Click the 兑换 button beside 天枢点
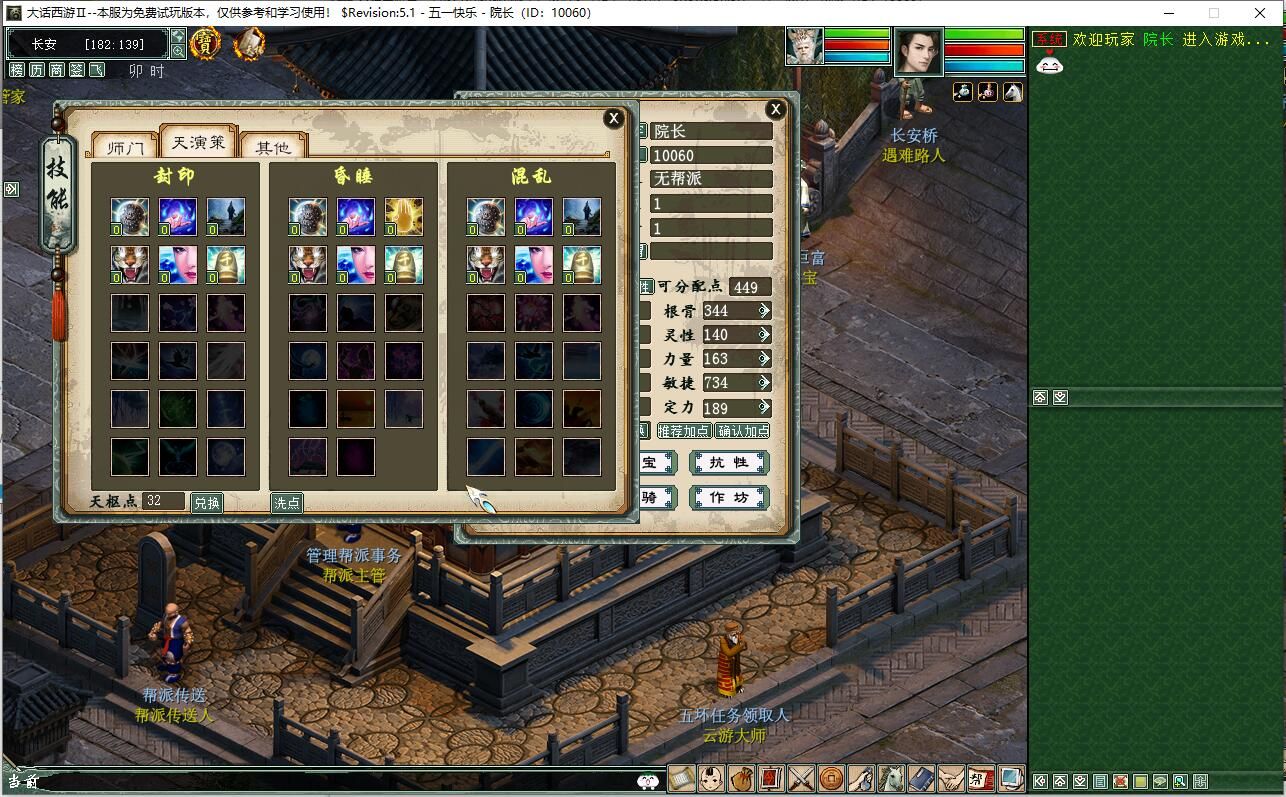The height and width of the screenshot is (797, 1286). click(207, 503)
